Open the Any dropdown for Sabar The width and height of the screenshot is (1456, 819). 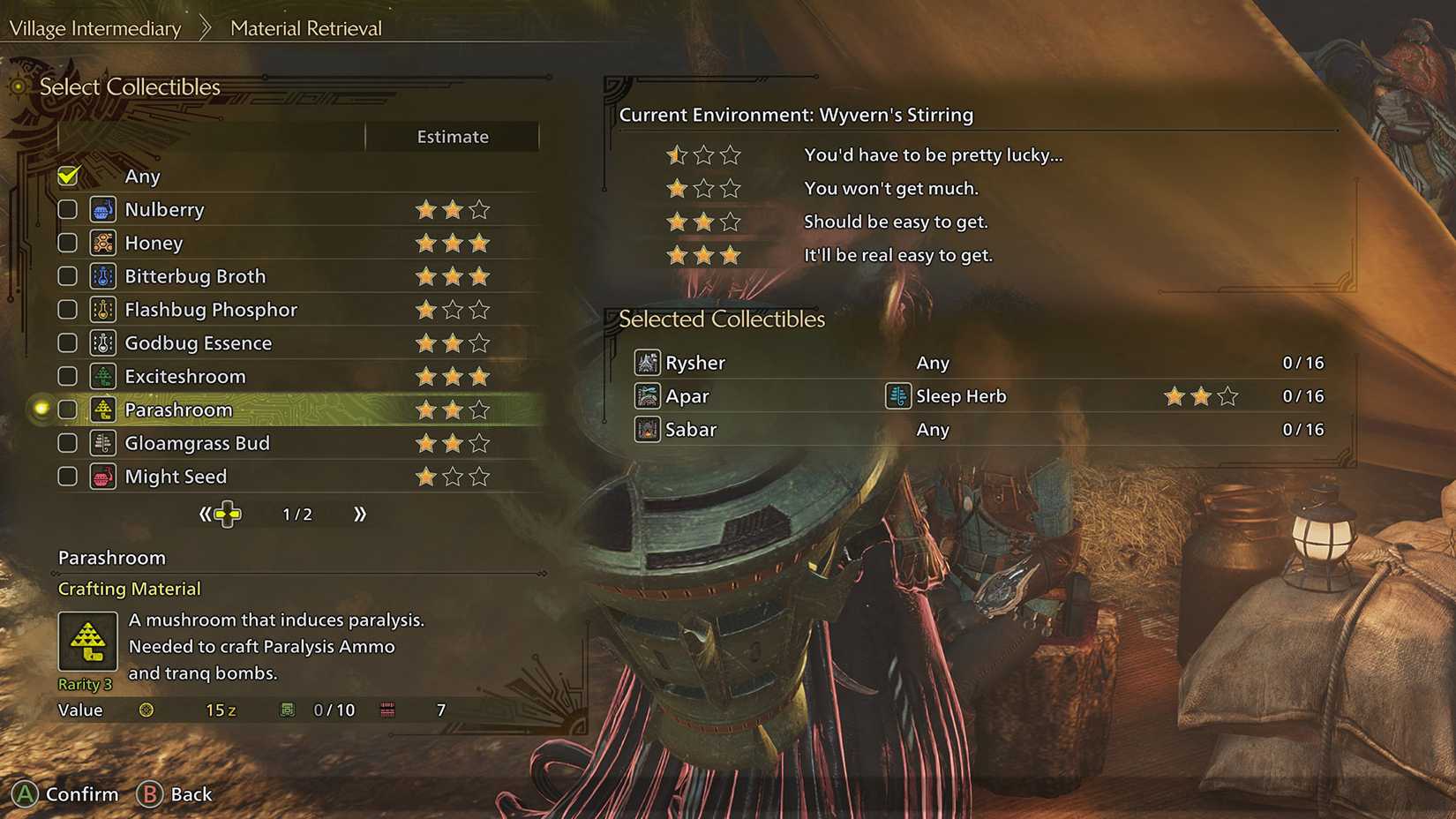point(934,430)
